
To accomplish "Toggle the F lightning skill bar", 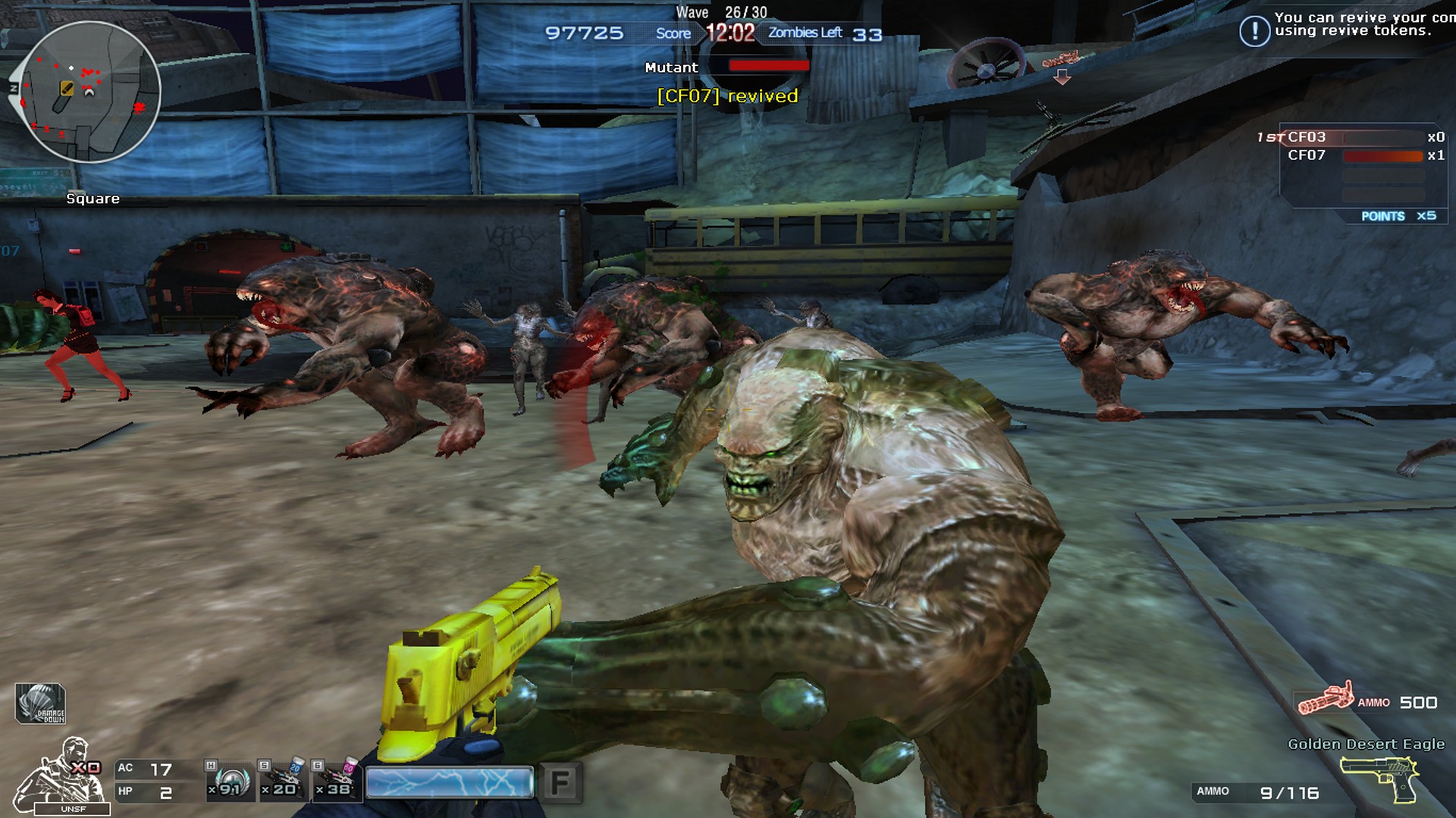I will click(x=449, y=782).
